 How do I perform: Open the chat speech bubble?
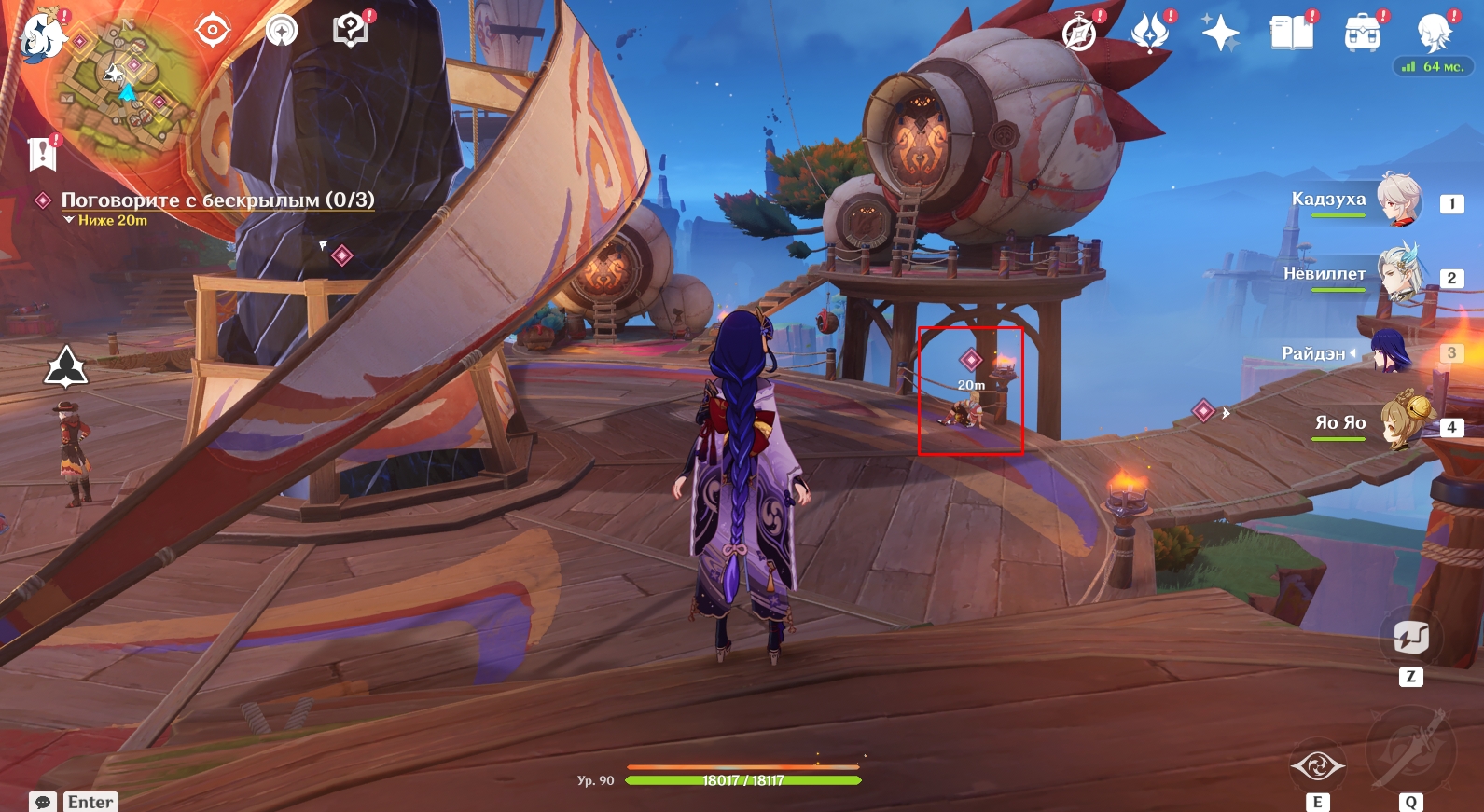pyautogui.click(x=43, y=802)
